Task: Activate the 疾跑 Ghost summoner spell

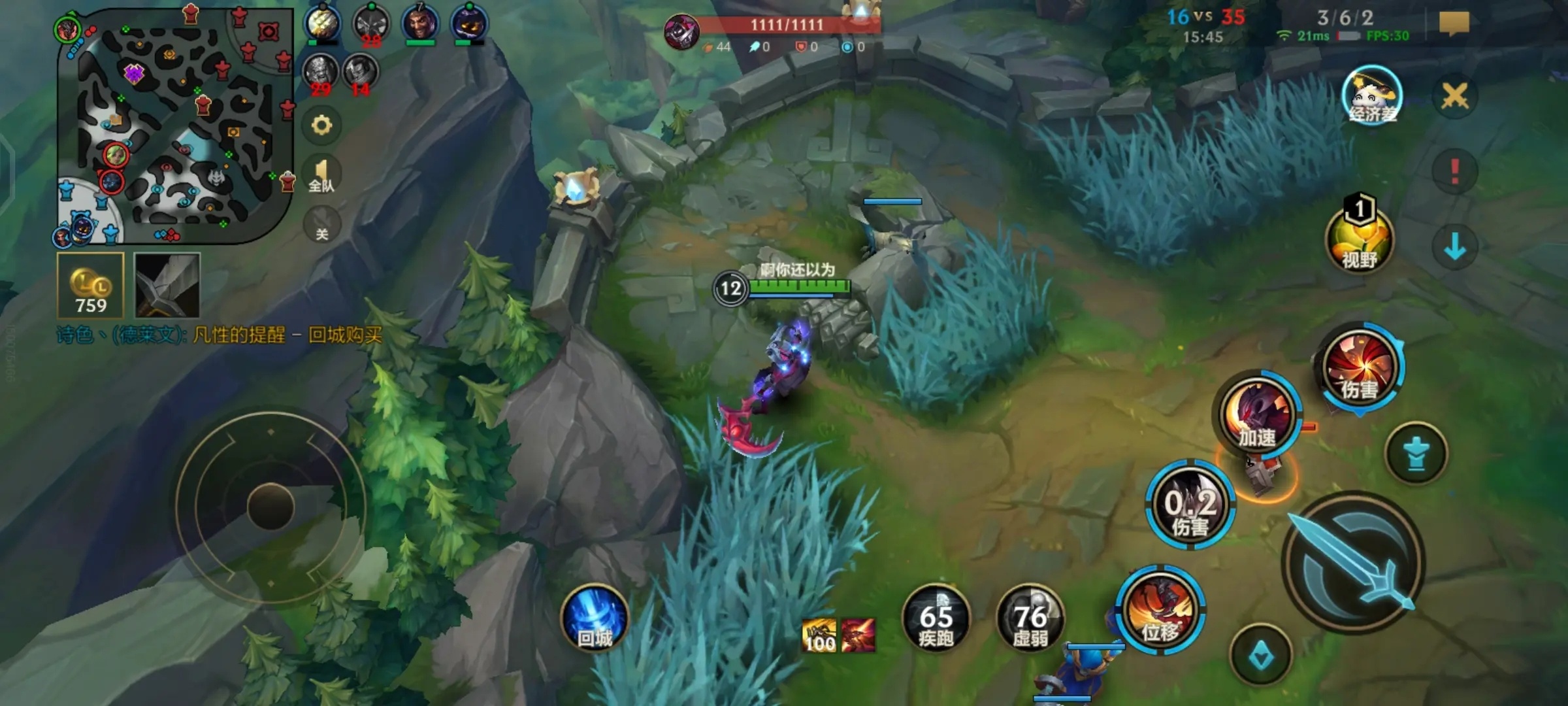Action: point(936,619)
